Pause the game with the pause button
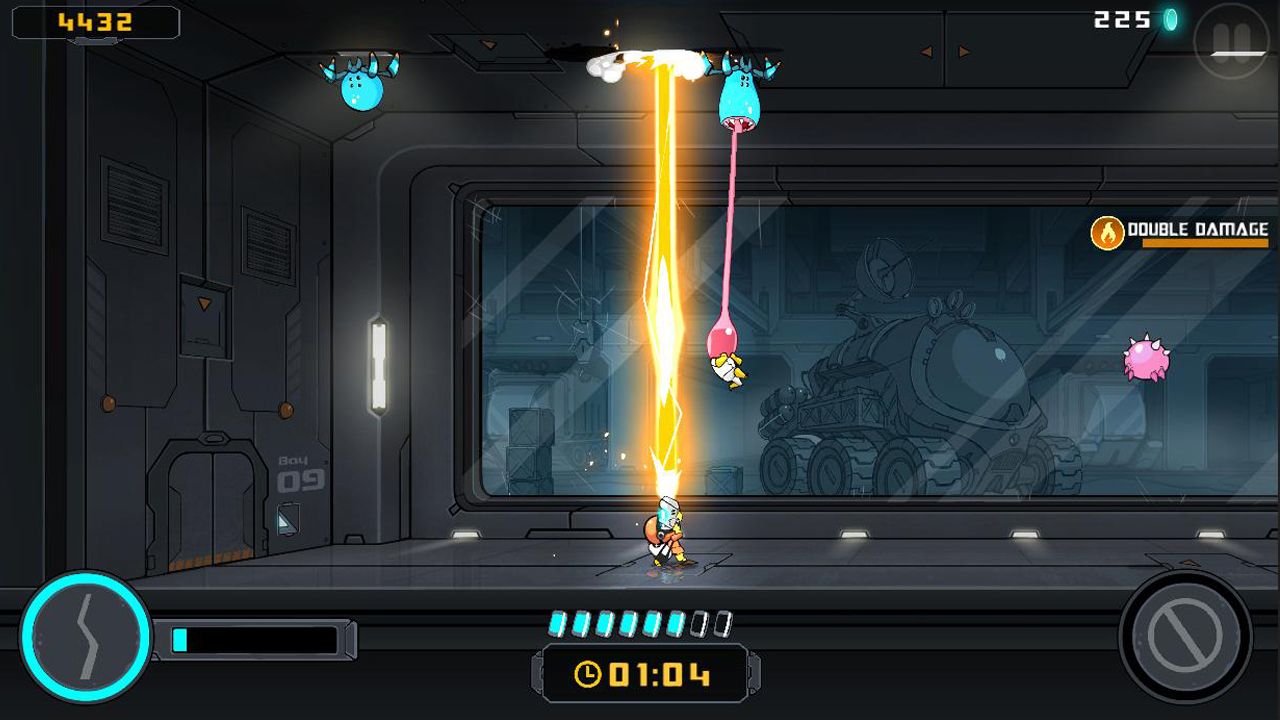This screenshot has width=1280, height=720. coord(1232,40)
